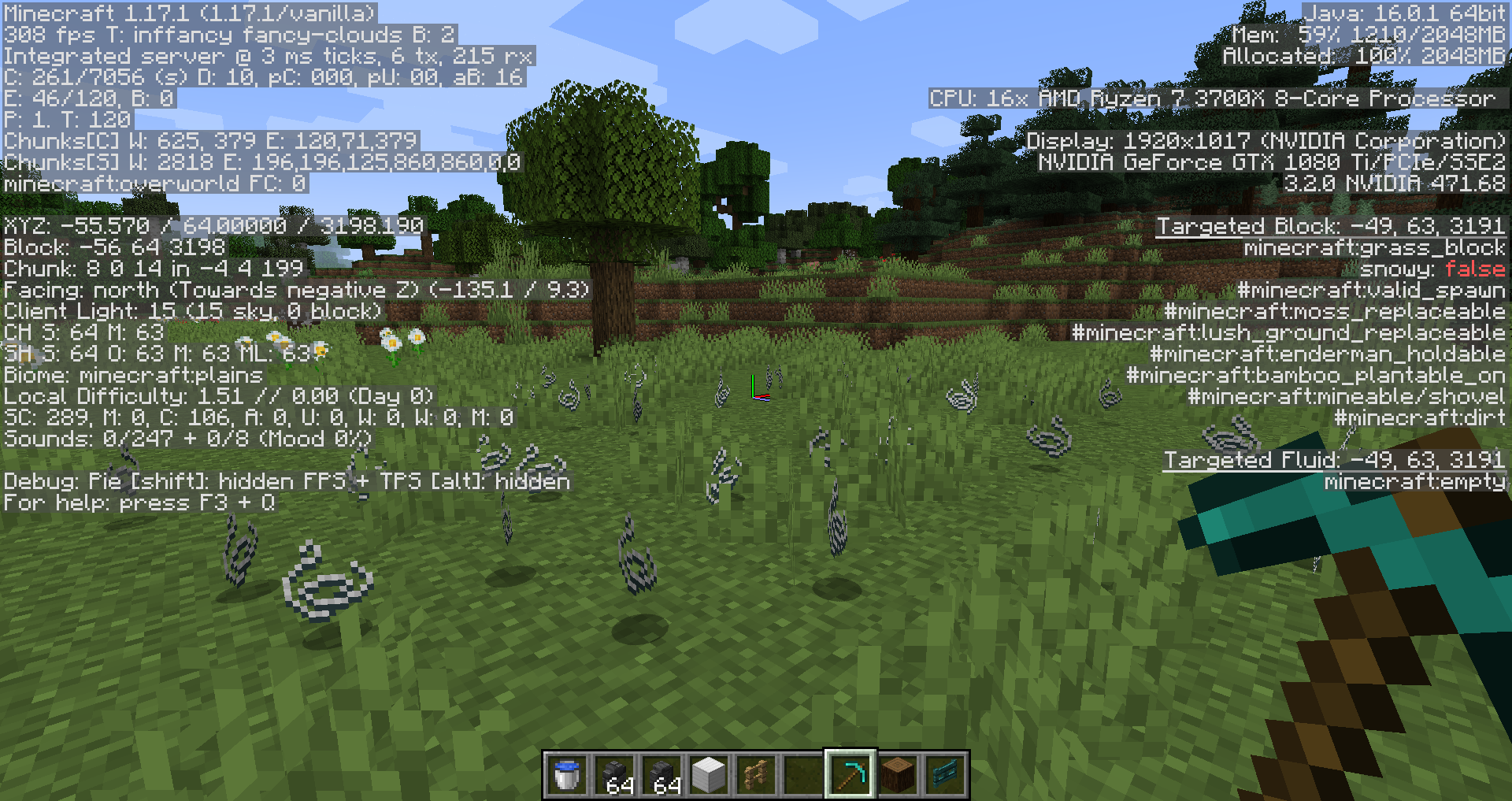Select the water bucket in the hotbar

point(567,773)
